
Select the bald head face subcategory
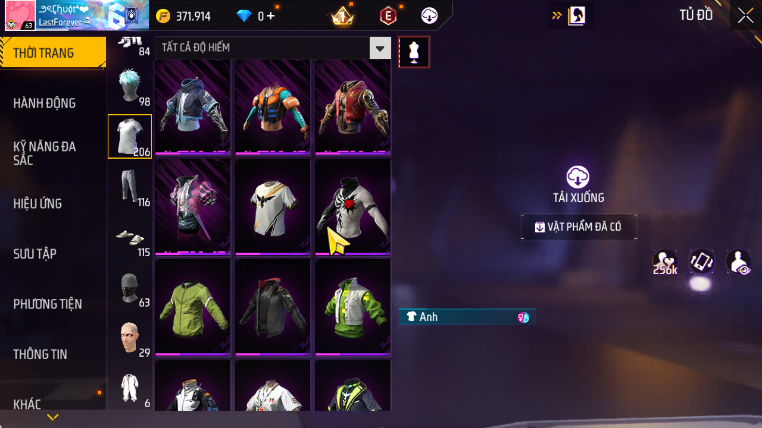127,337
